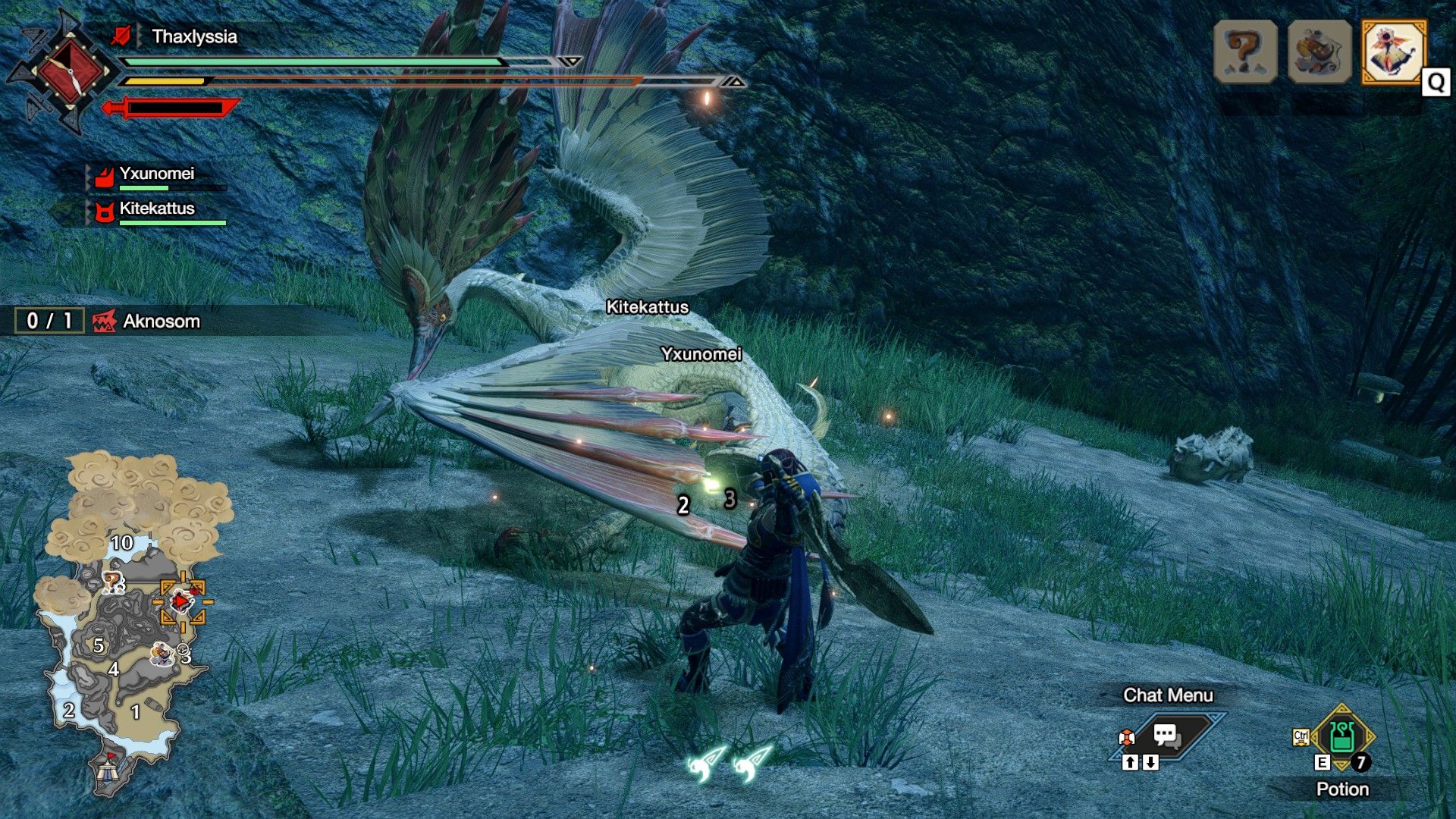Select the highlighted Aknosom target icon

click(x=1393, y=52)
